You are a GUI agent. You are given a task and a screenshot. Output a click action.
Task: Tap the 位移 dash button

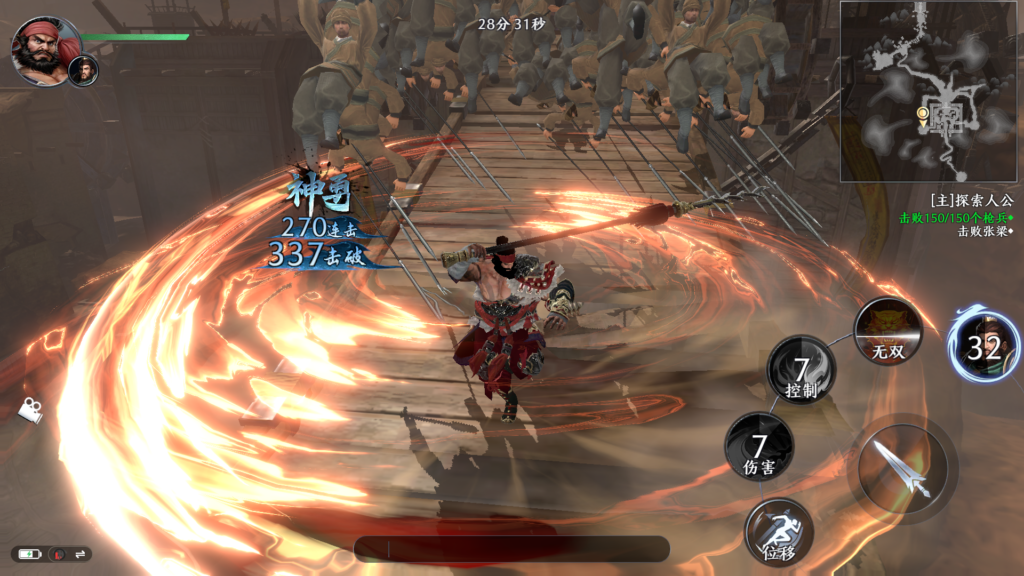778,531
